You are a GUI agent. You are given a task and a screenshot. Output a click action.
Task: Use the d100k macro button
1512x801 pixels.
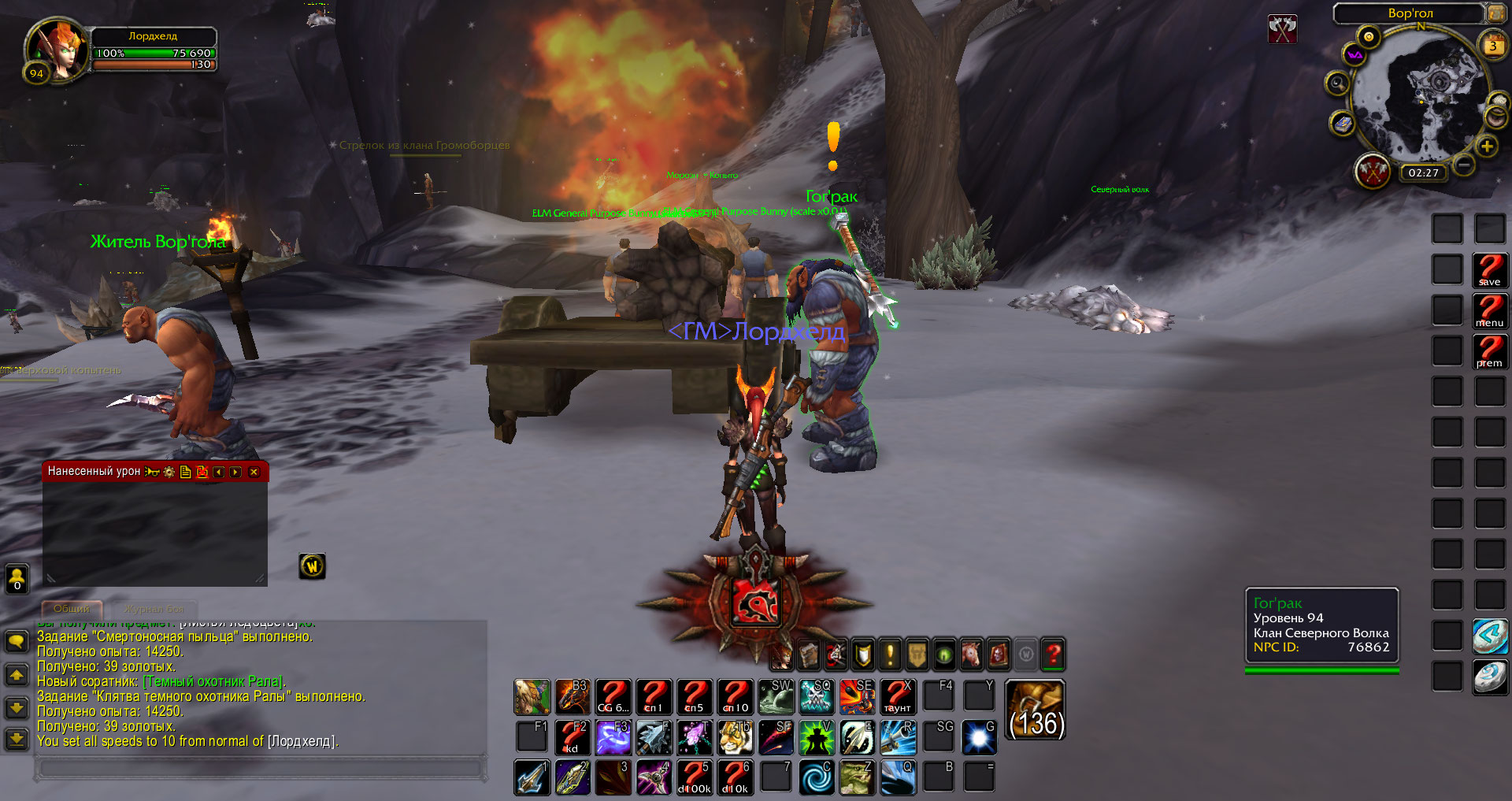coord(694,778)
